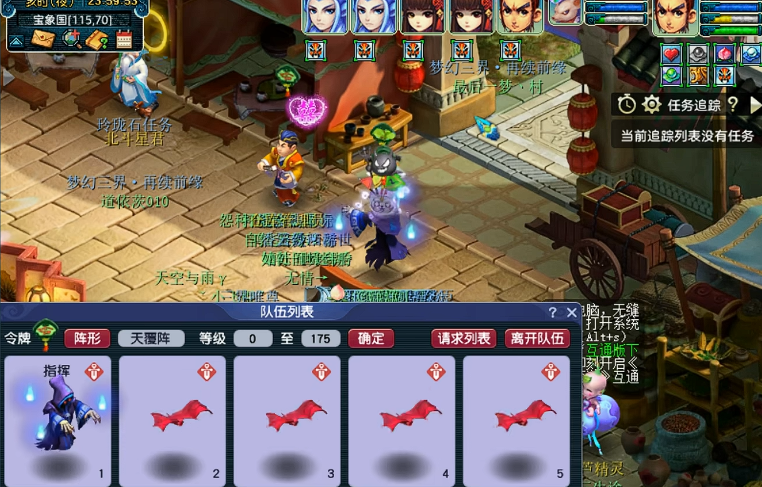The width and height of the screenshot is (762, 487).
Task: Click the 阵形 formation button
Action: (x=87, y=338)
